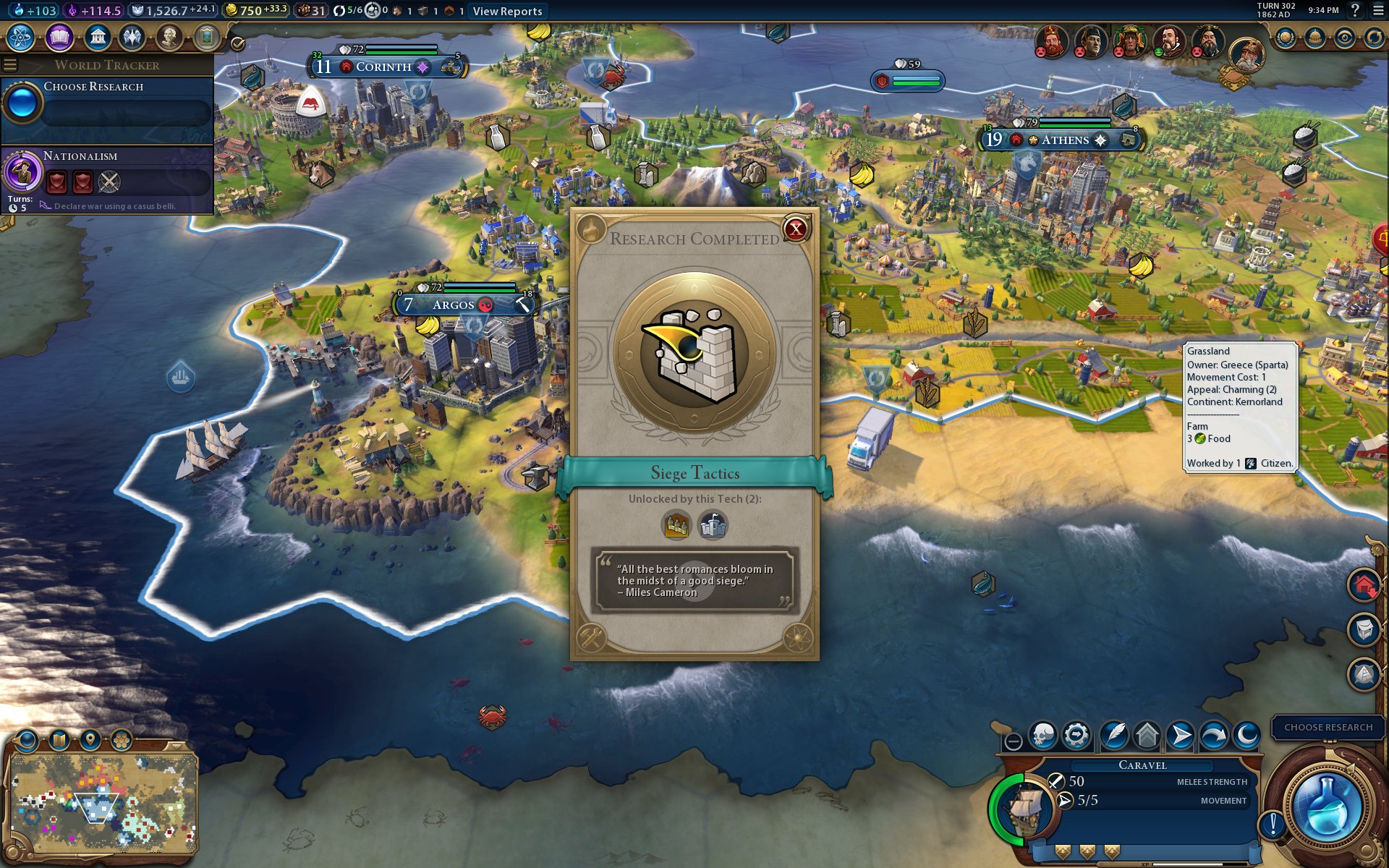Open the Athens city banner
The height and width of the screenshot is (868, 1389).
1064,140
